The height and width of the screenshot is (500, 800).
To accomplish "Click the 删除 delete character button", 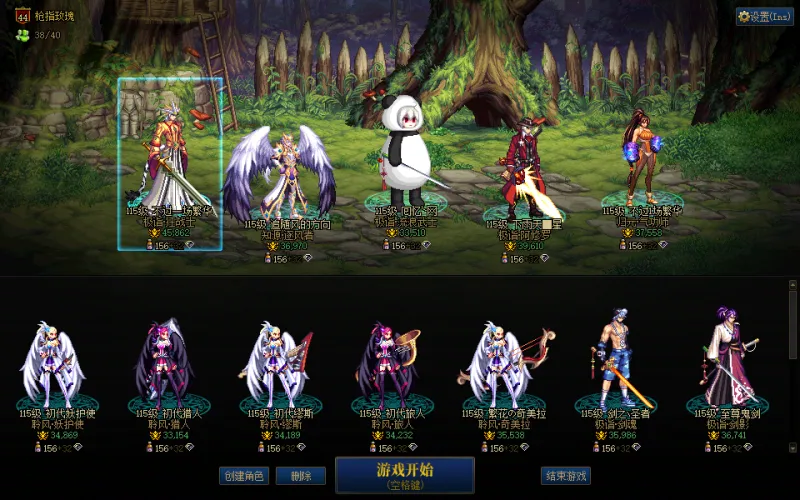I will (x=300, y=476).
